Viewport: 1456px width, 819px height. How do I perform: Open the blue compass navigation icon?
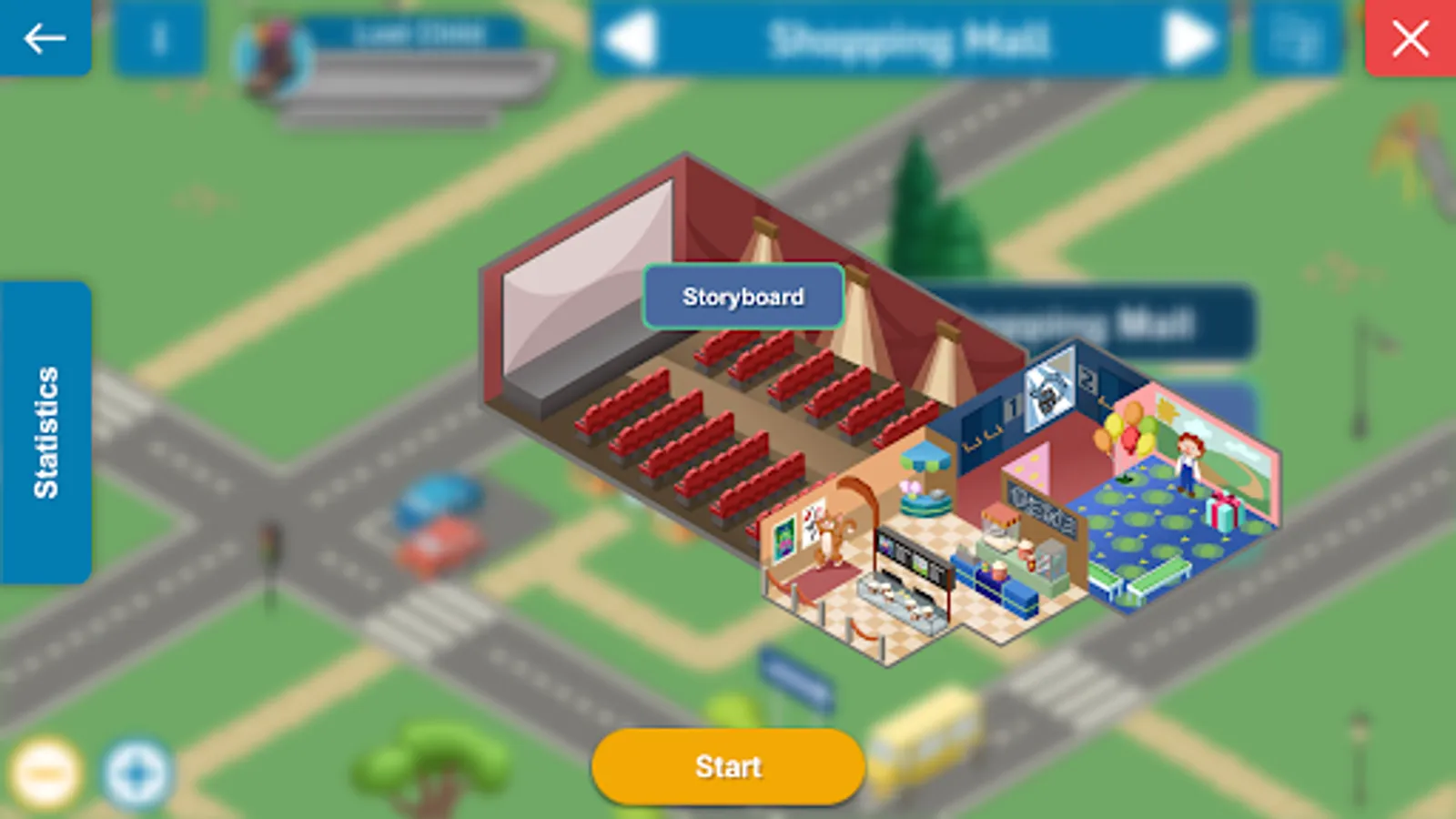135,772
